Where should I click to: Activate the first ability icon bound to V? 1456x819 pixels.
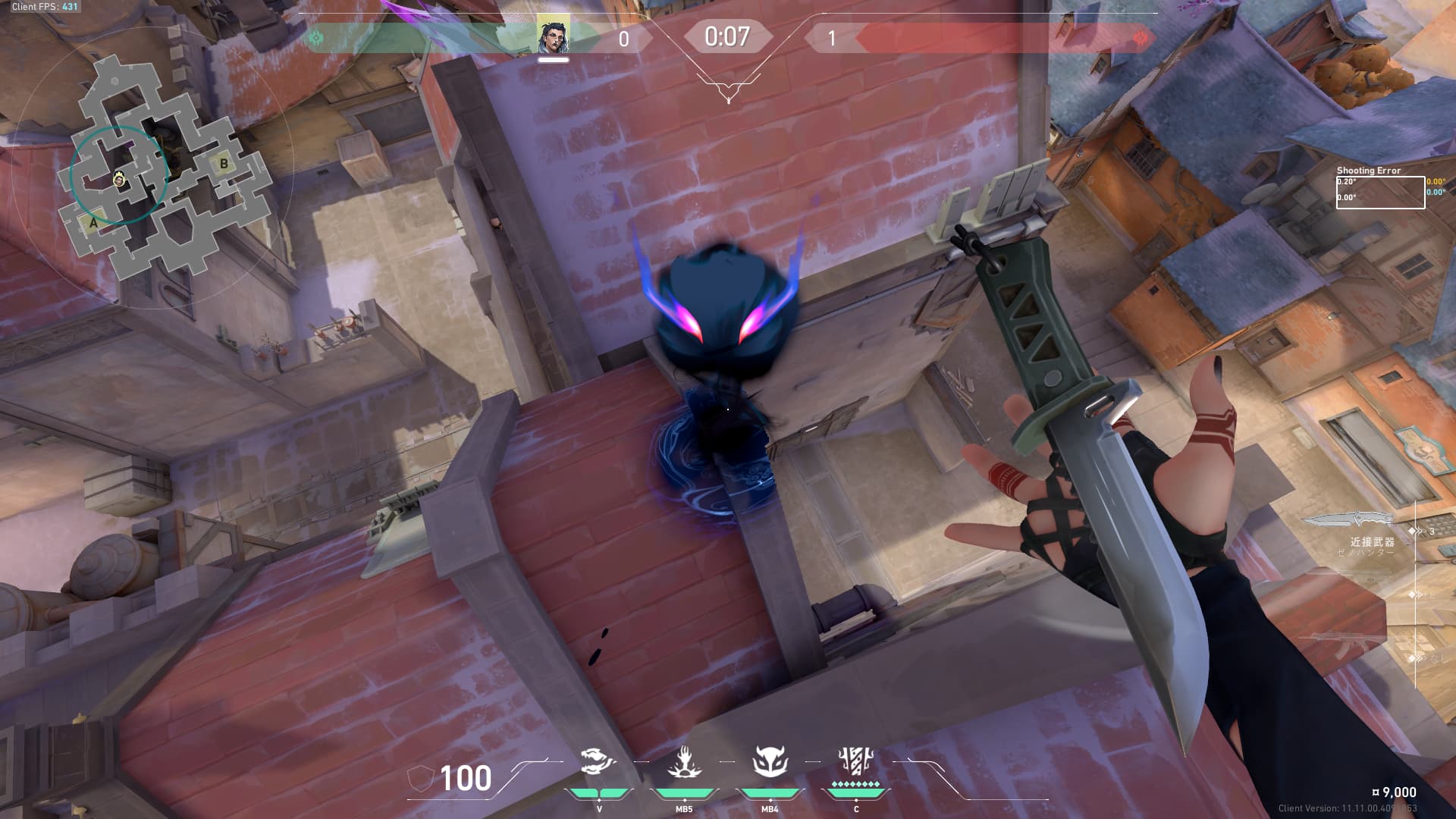598,762
